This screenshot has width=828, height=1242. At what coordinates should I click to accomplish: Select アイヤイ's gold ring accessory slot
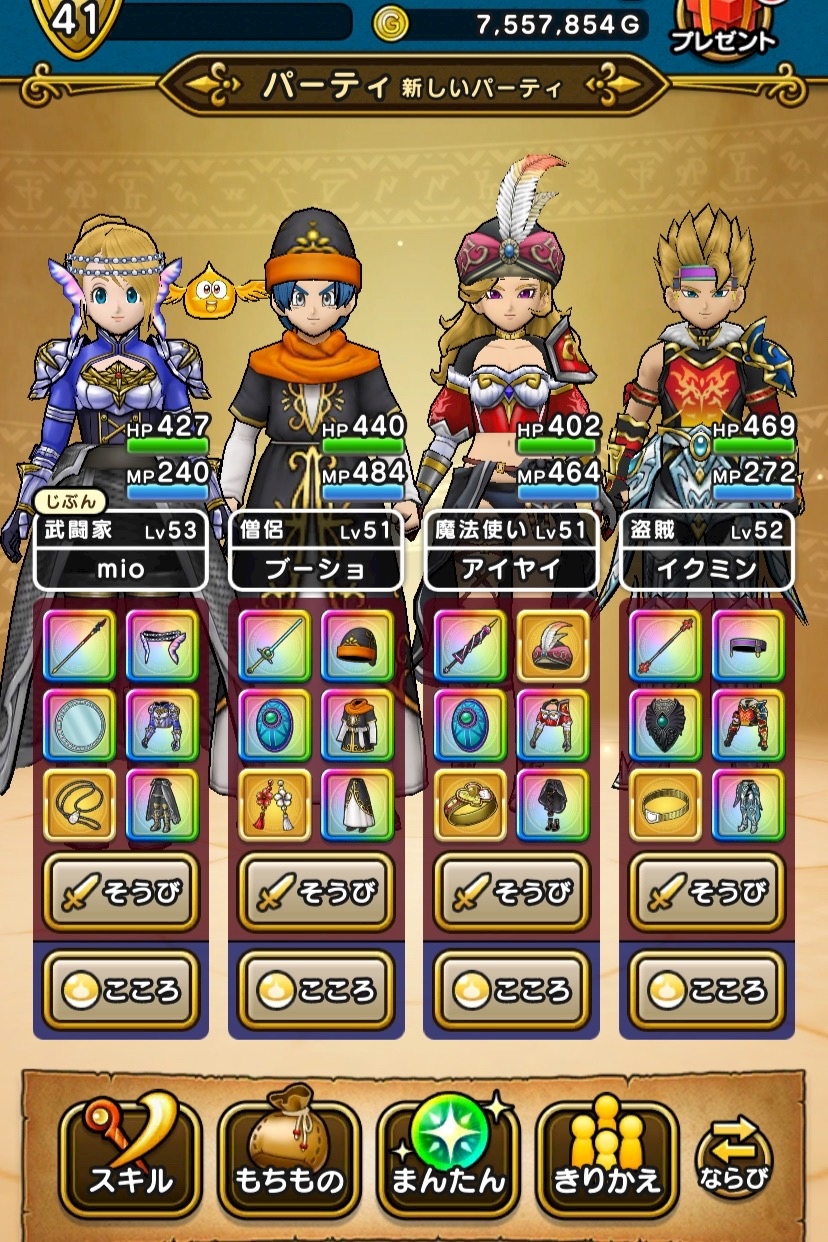pos(469,805)
